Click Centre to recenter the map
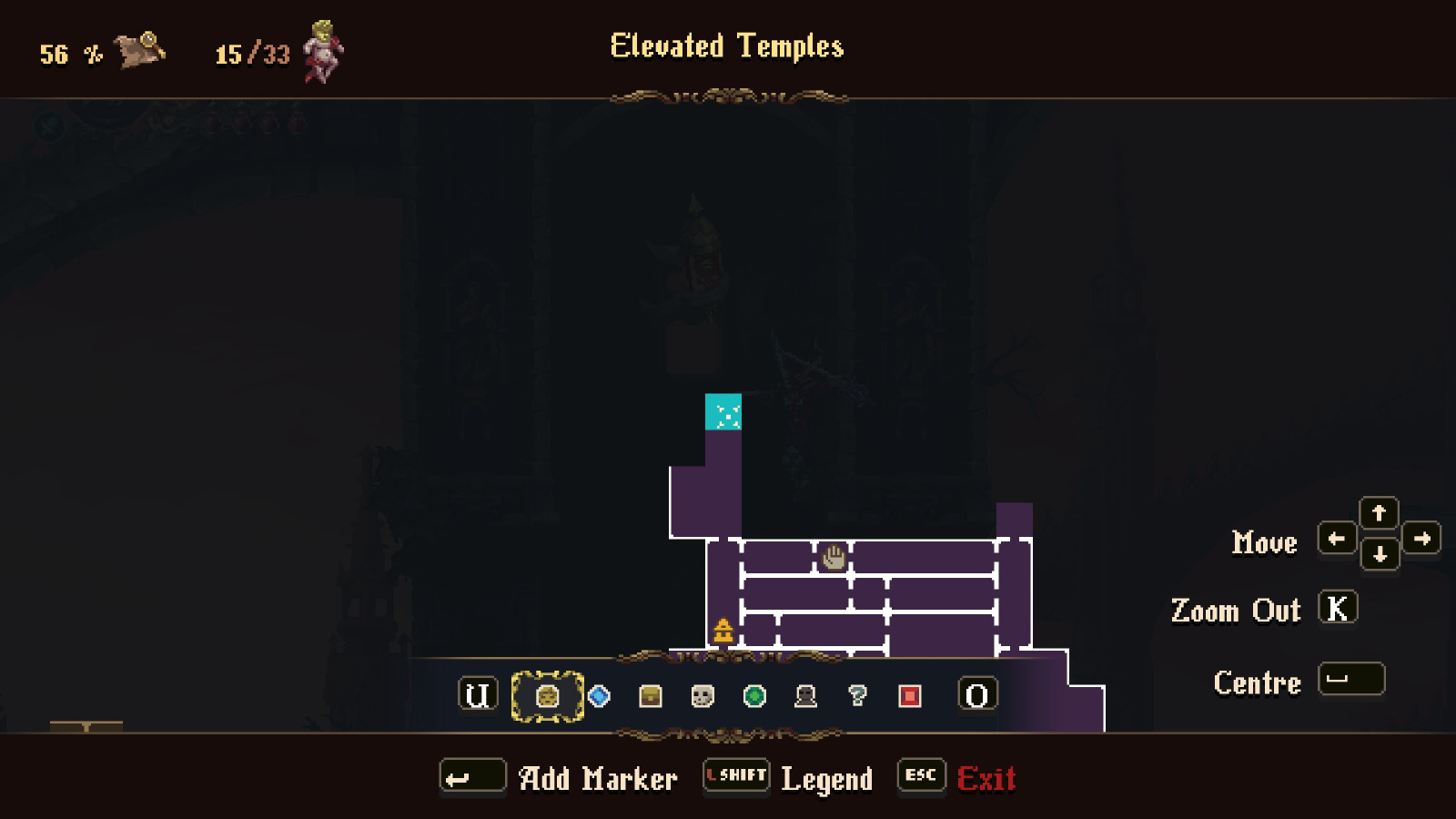 pos(1353,679)
